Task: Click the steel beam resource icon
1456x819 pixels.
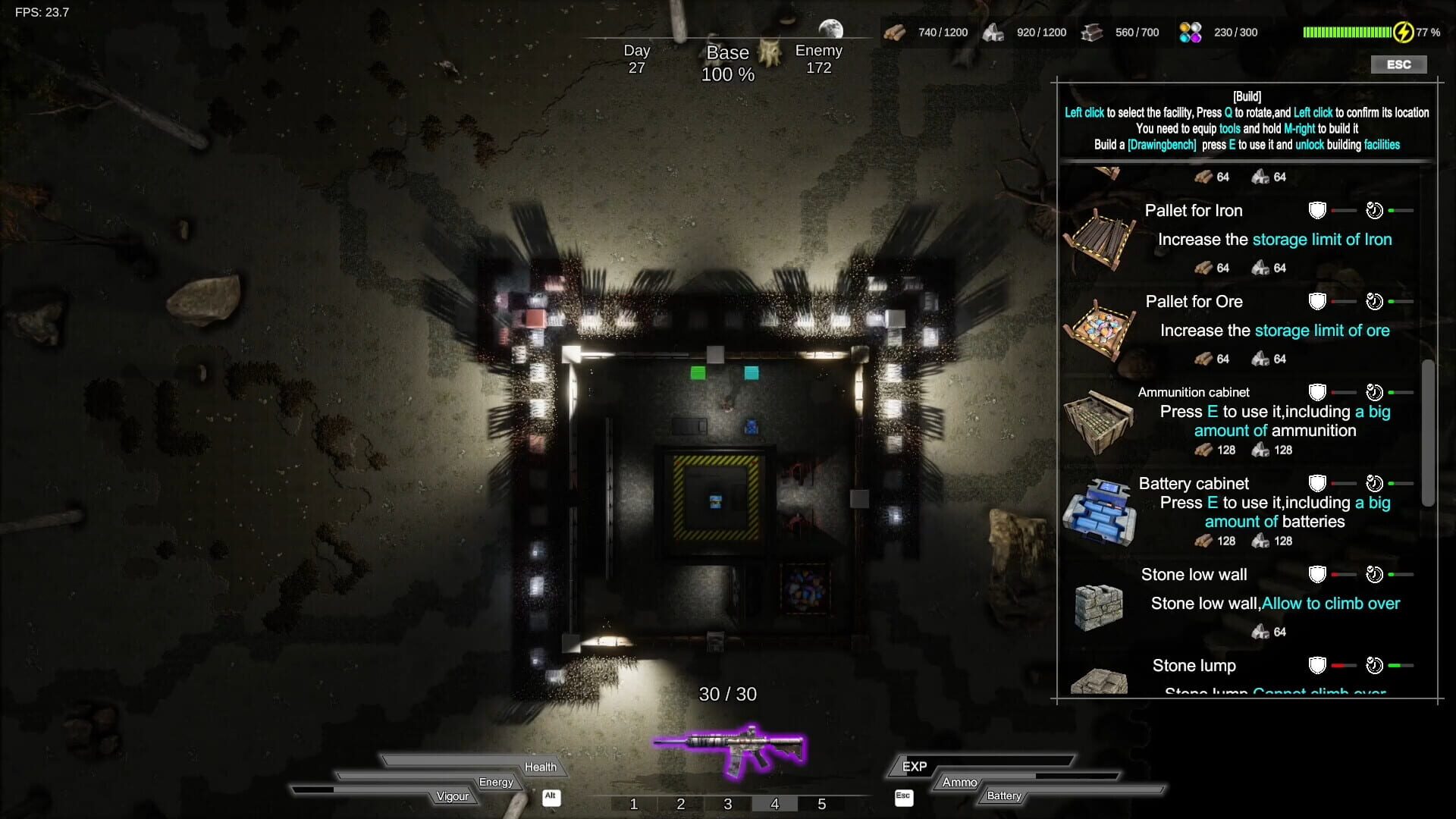Action: click(1092, 32)
